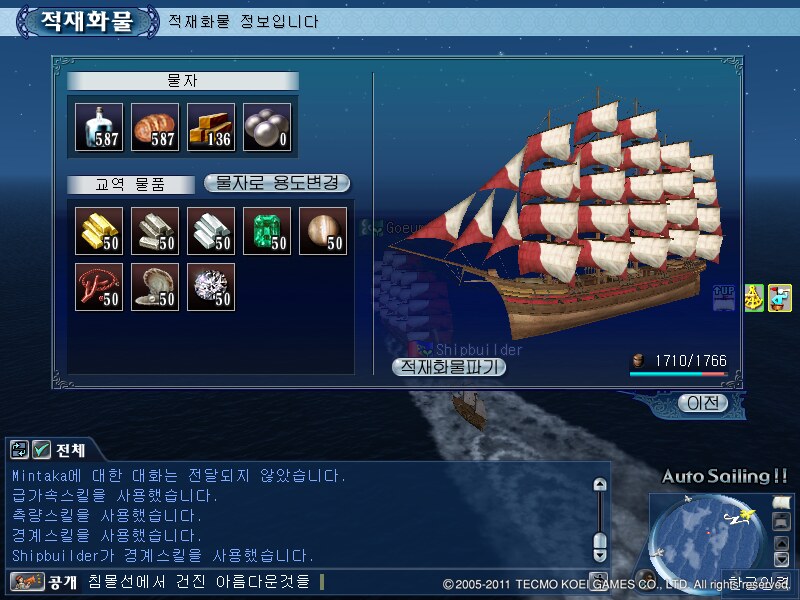Viewport: 800px width, 600px height.
Task: Select the diamond trade good
Action: pyautogui.click(x=211, y=287)
